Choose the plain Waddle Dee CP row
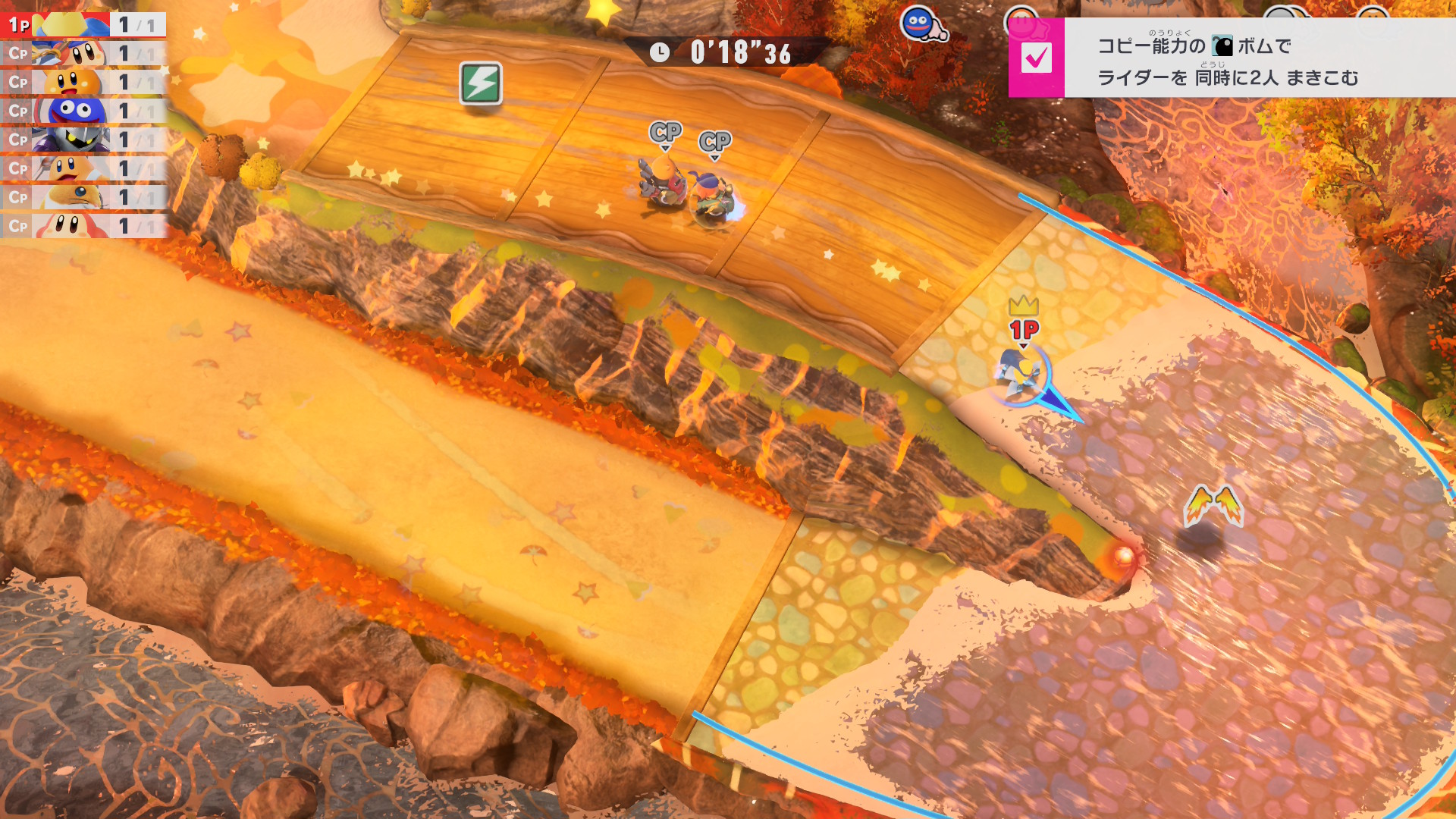1456x819 pixels. click(x=83, y=227)
